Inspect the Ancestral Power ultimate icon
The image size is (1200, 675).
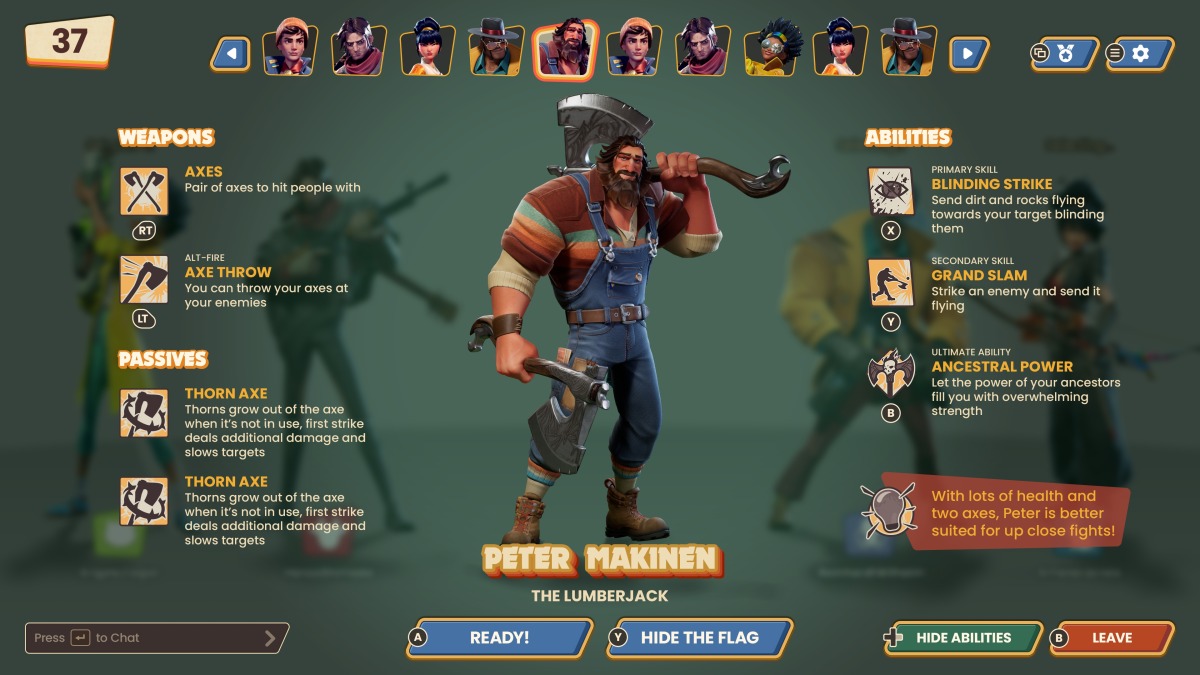[890, 374]
